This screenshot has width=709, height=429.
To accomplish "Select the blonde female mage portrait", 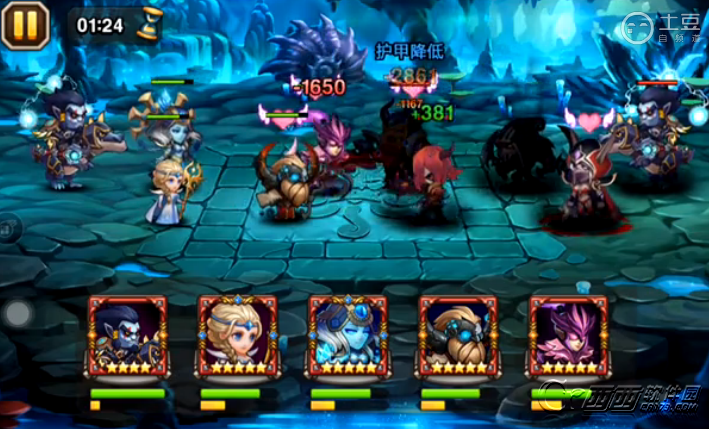I will pos(238,335).
